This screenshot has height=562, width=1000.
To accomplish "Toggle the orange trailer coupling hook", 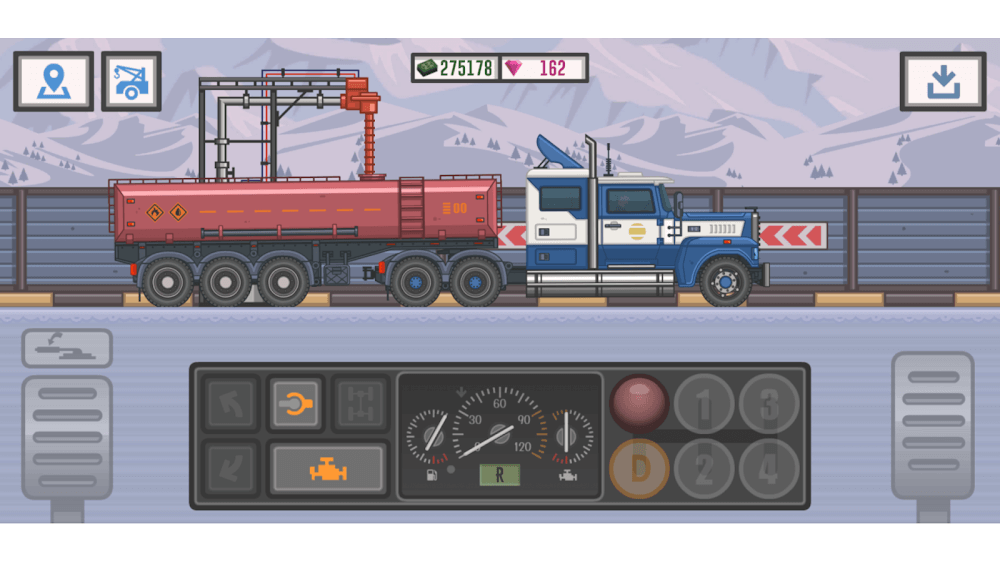I will [x=295, y=403].
